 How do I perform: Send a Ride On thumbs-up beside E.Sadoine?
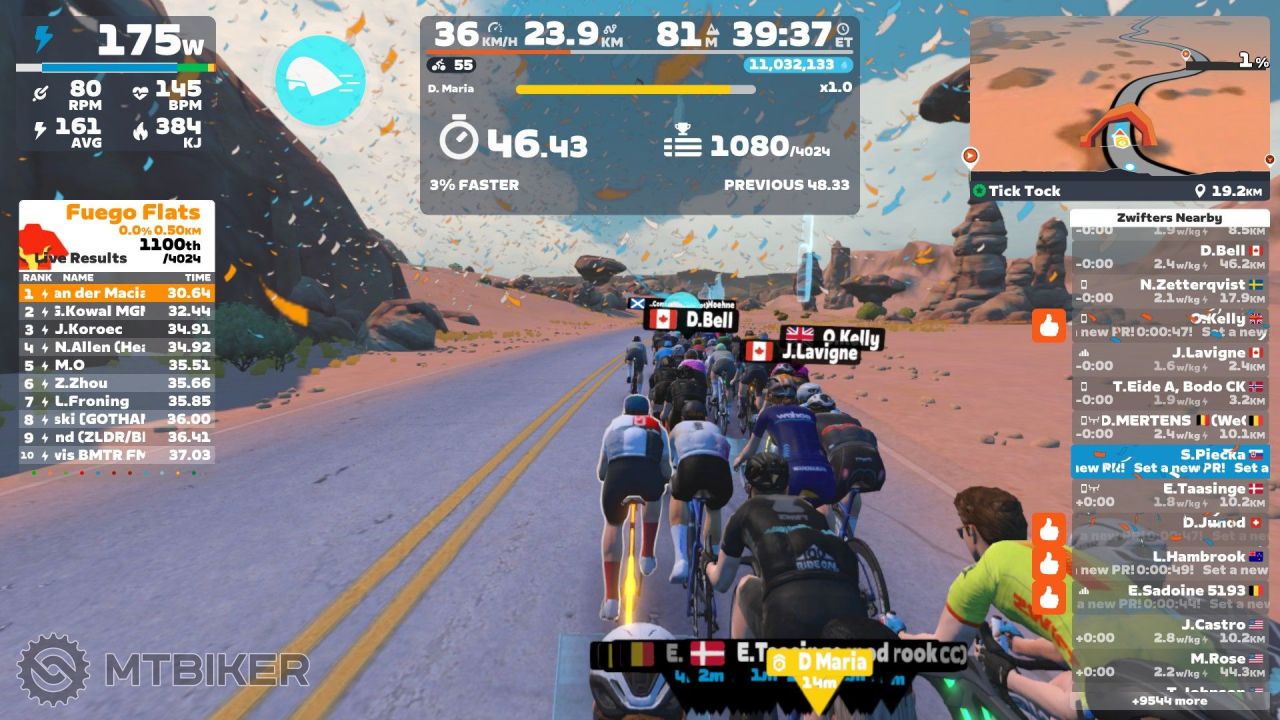click(1049, 597)
